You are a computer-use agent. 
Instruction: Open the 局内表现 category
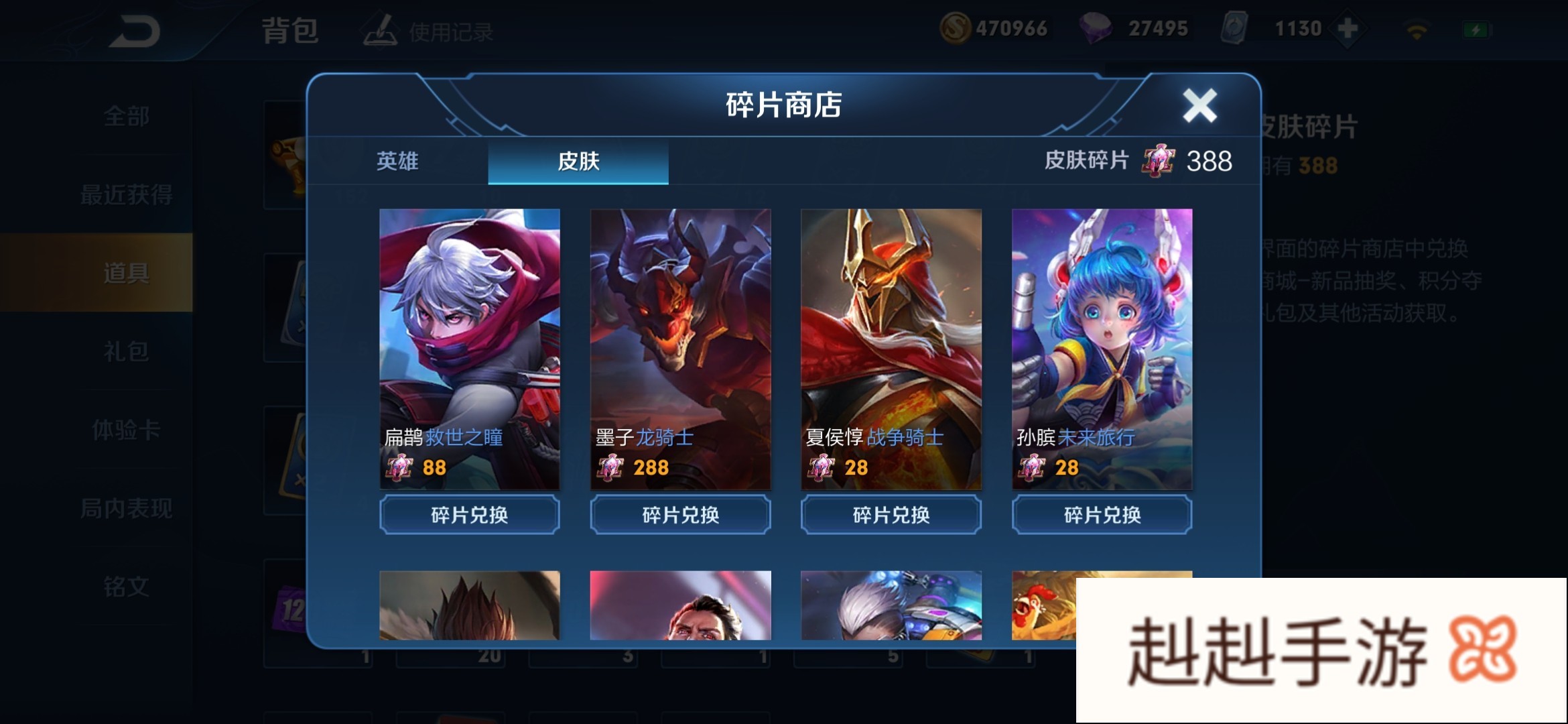[x=126, y=508]
